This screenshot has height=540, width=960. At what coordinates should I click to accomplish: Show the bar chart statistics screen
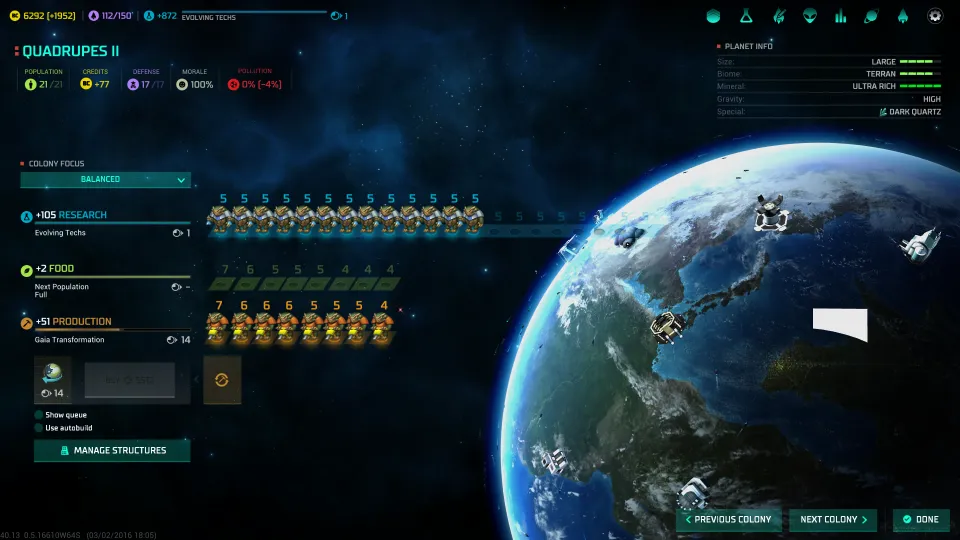pyautogui.click(x=840, y=16)
